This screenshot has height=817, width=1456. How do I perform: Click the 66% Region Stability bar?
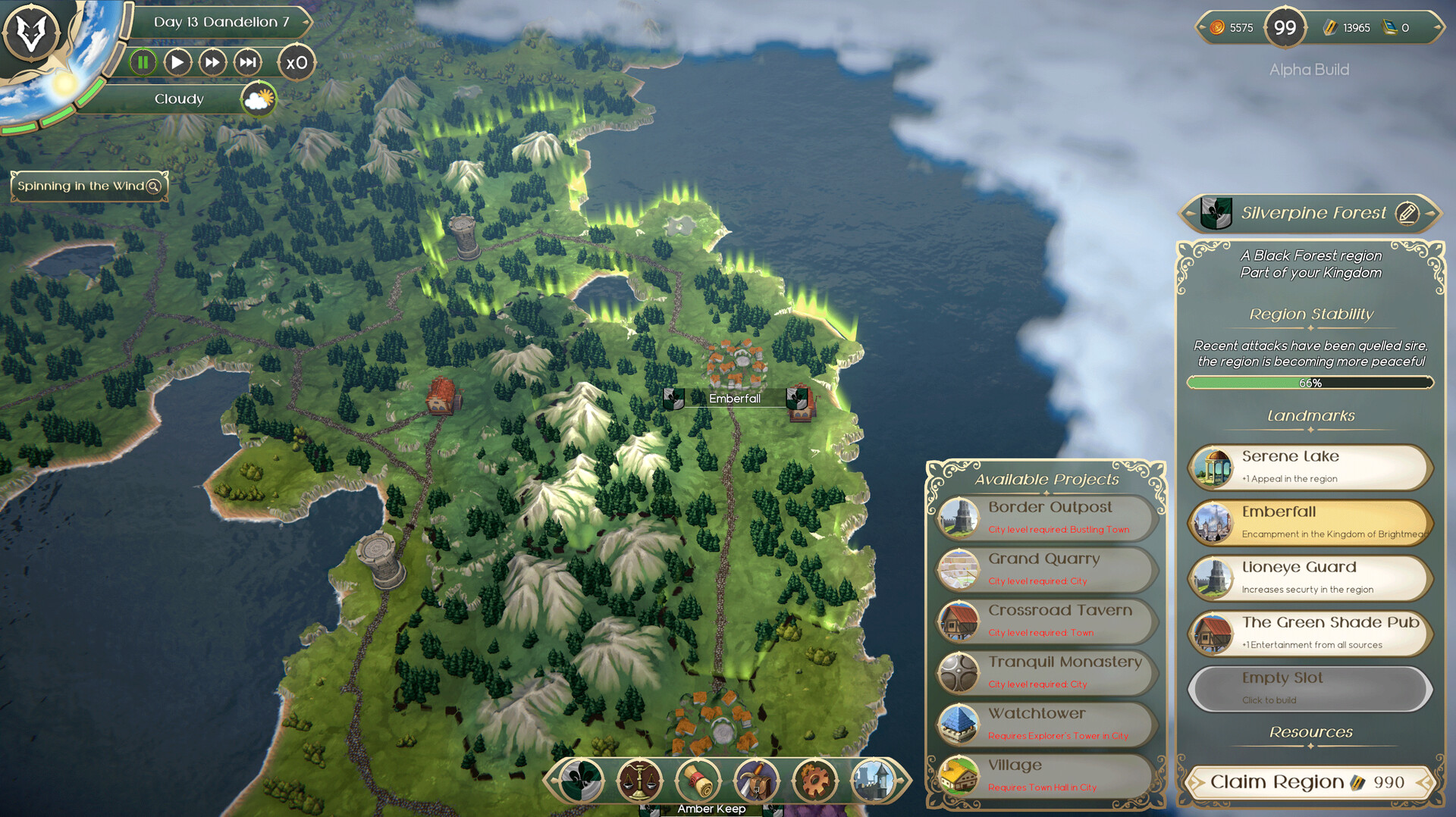[1310, 383]
